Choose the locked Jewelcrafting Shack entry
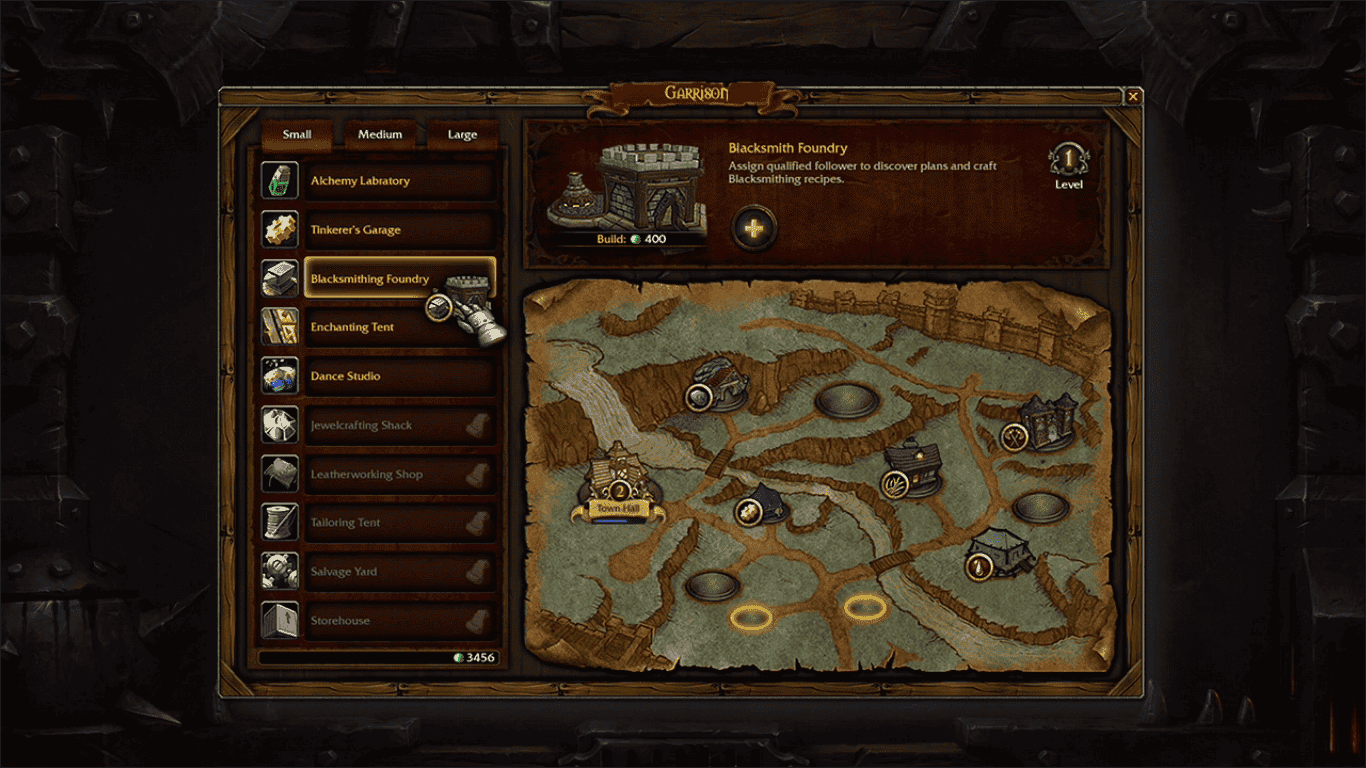The image size is (1366, 768). 400,426
